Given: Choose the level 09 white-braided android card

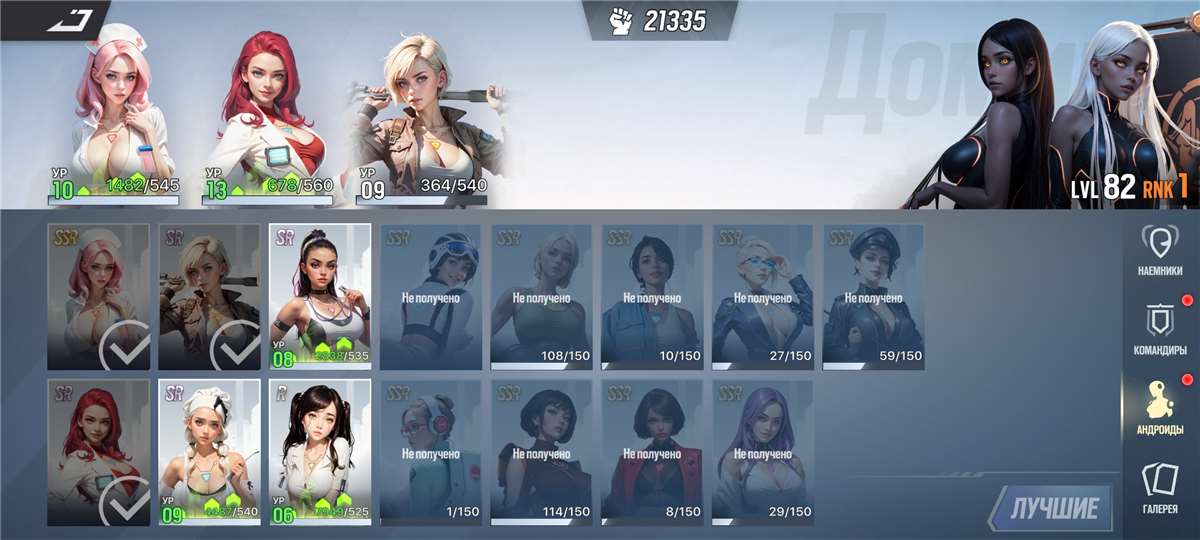Looking at the screenshot, I should click(x=209, y=451).
